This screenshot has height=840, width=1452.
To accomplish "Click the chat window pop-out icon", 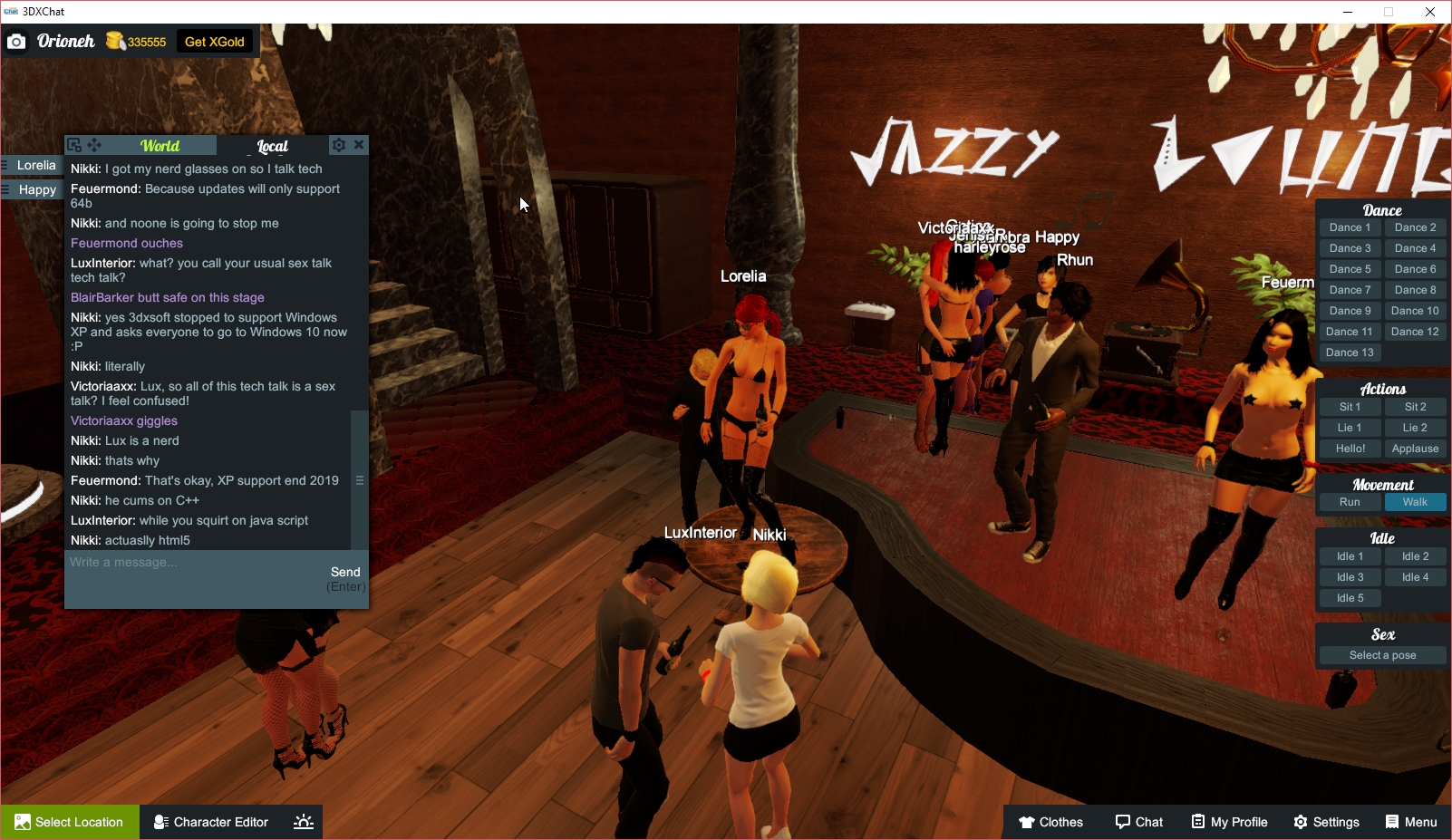I will point(73,144).
